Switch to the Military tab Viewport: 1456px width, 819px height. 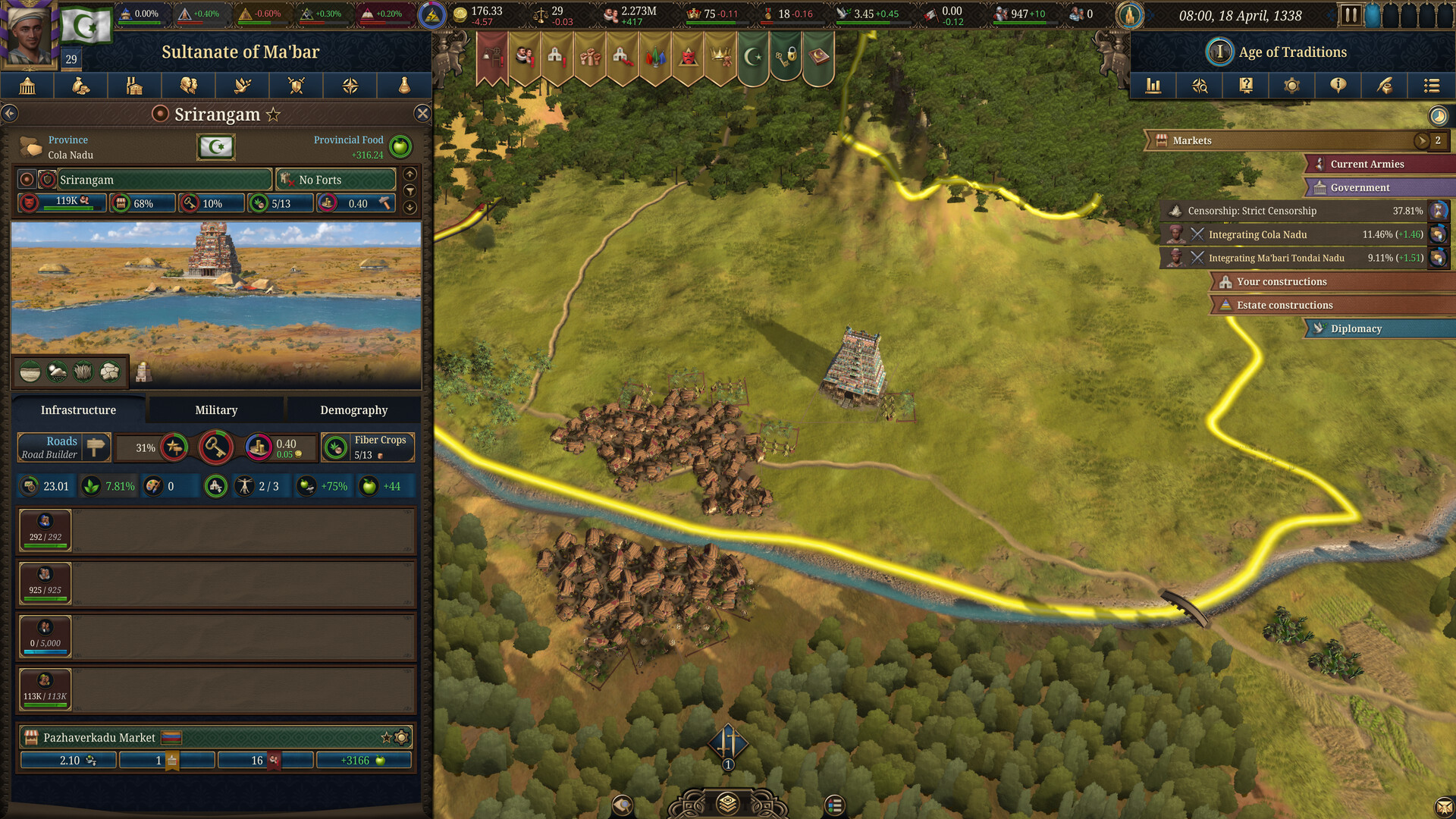216,409
